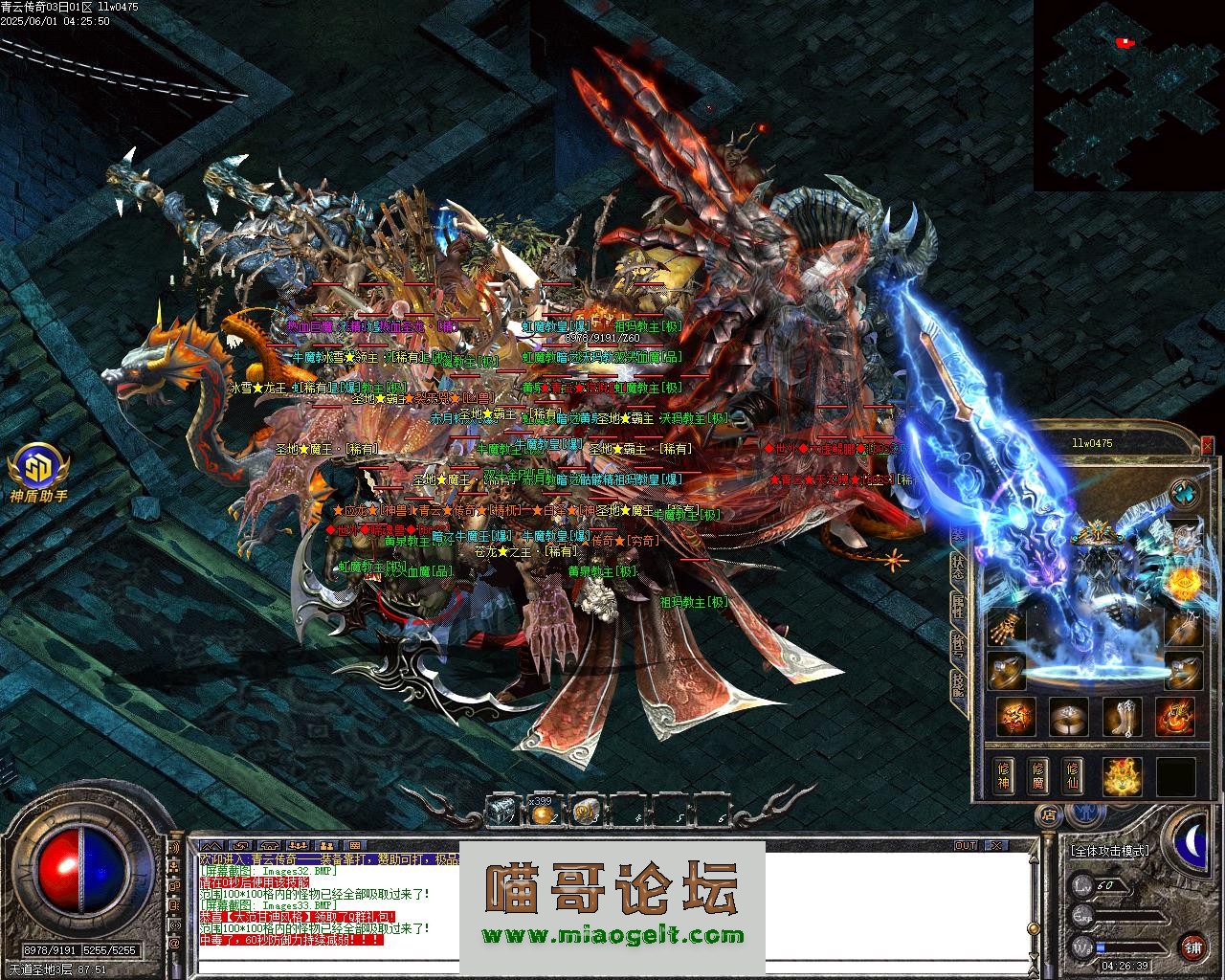The height and width of the screenshot is (980, 1225).
Task: Click the 修神 cultivation button
Action: (x=1003, y=777)
